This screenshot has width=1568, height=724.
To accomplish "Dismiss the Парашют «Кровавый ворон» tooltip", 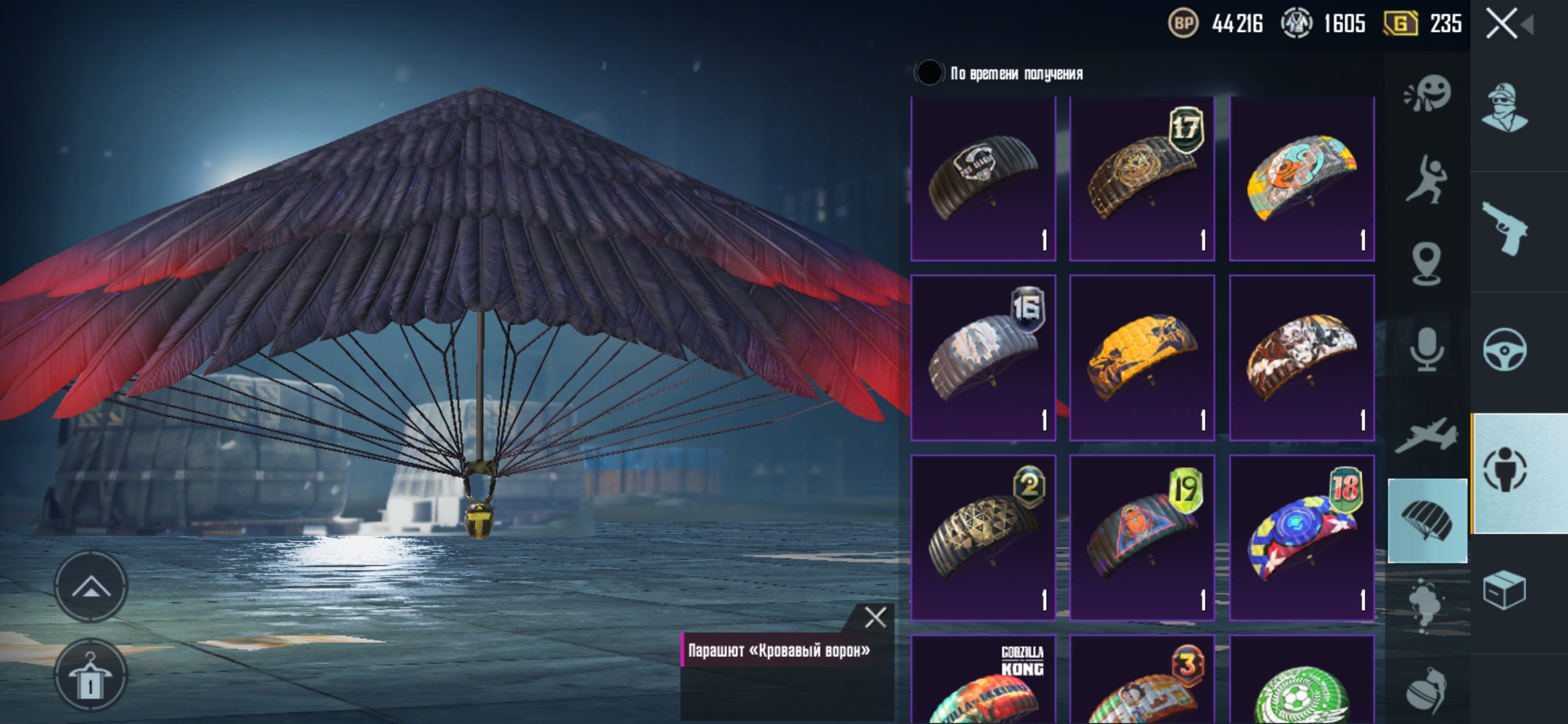I will (874, 617).
